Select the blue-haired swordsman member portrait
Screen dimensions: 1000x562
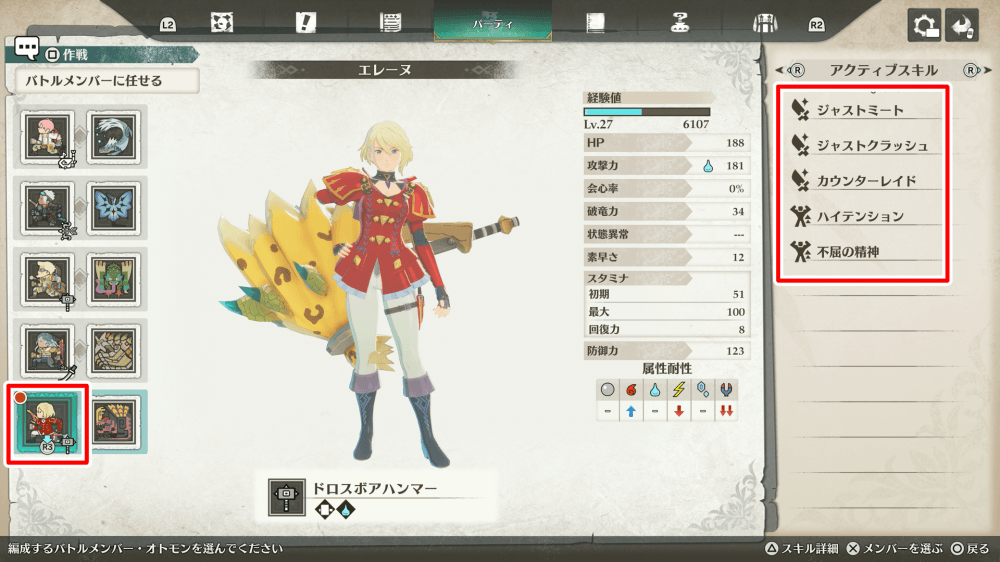point(47,350)
